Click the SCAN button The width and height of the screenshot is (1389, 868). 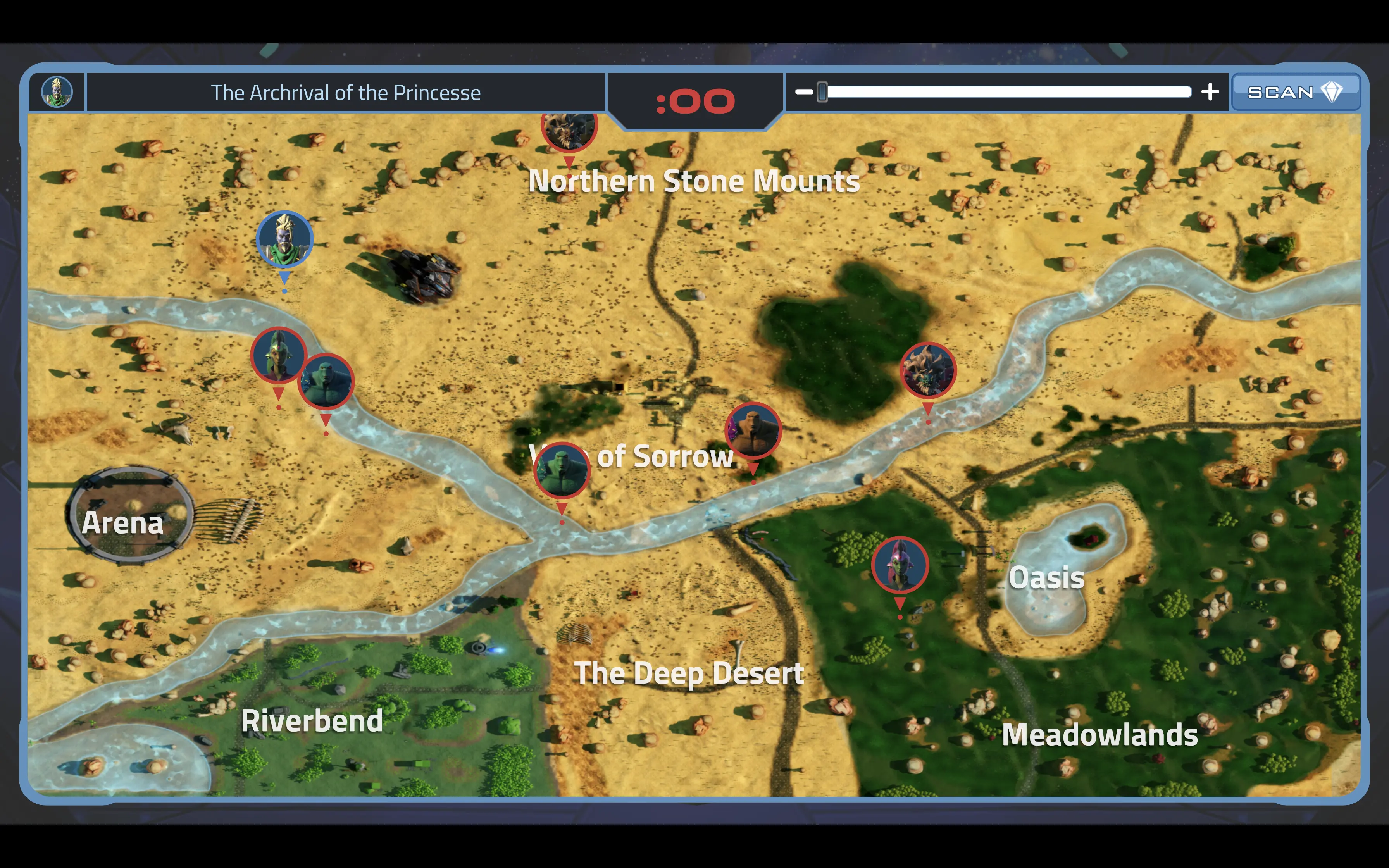[x=1295, y=93]
